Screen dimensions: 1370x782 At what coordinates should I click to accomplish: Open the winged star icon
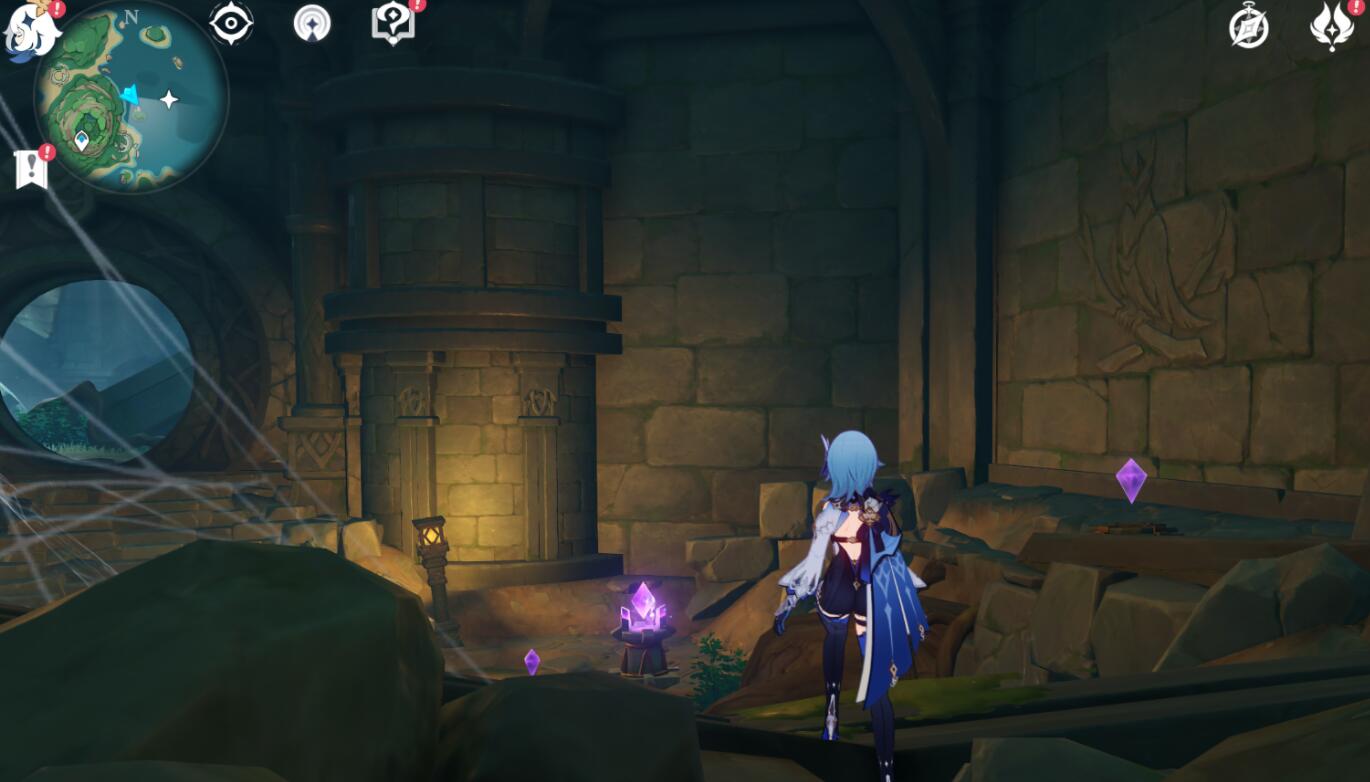1331,27
